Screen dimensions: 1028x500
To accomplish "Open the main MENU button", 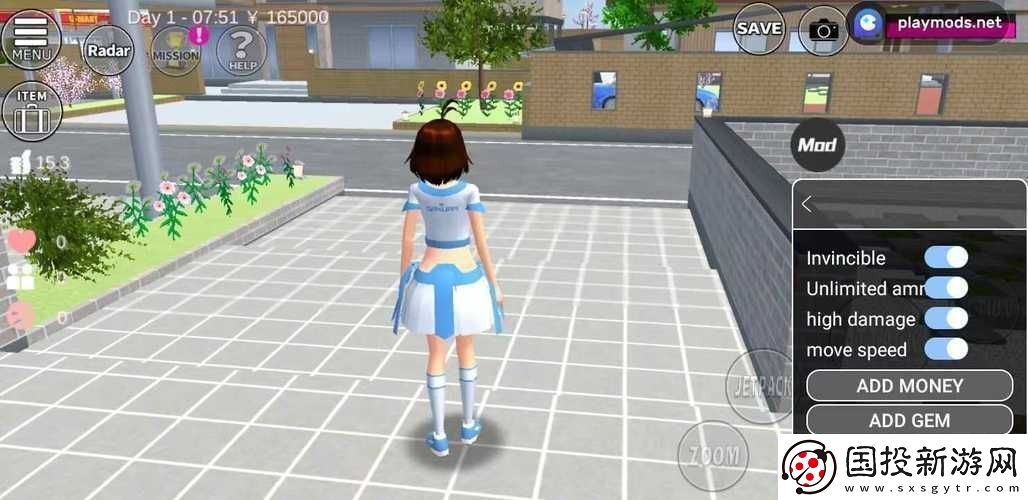I will [31, 38].
